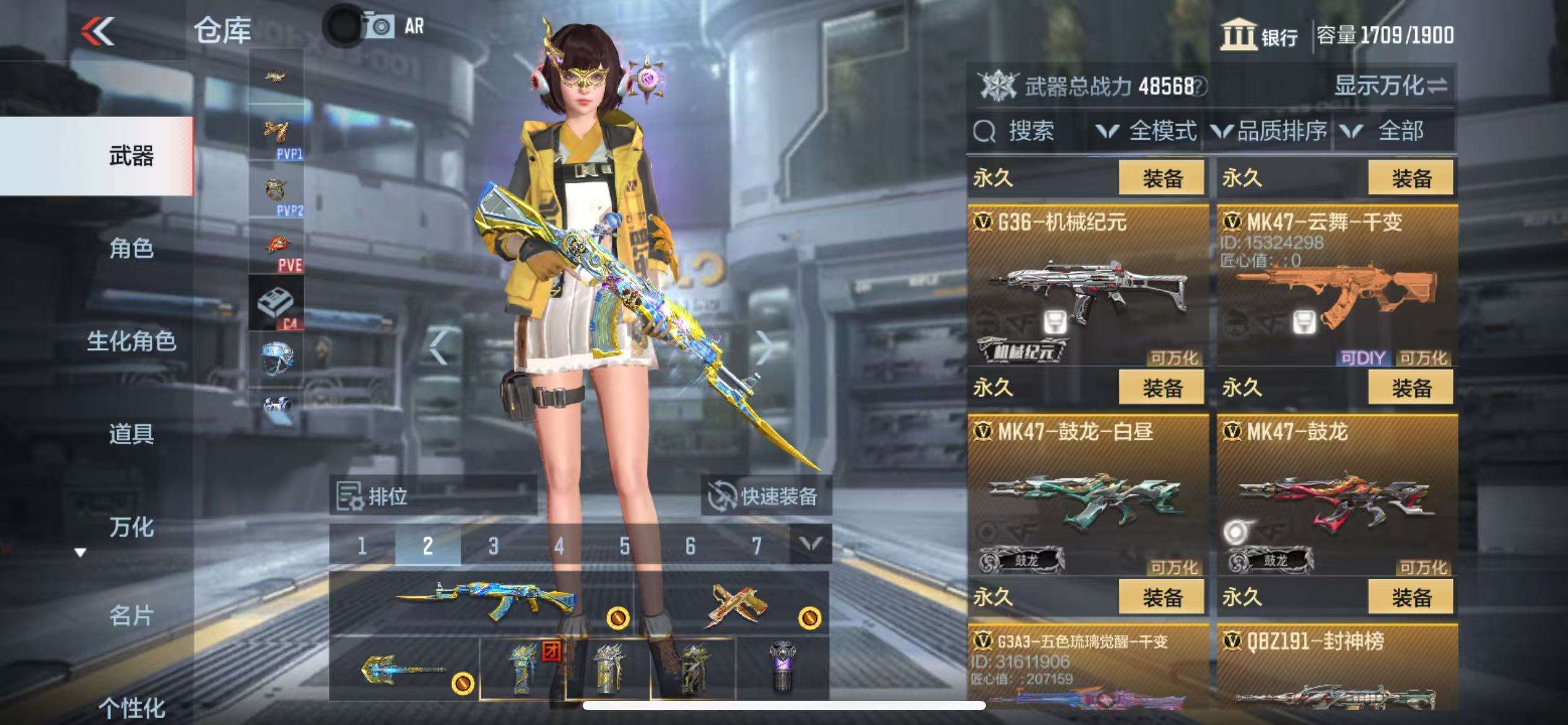Open the AR camera mode
The width and height of the screenshot is (1568, 725).
396,27
